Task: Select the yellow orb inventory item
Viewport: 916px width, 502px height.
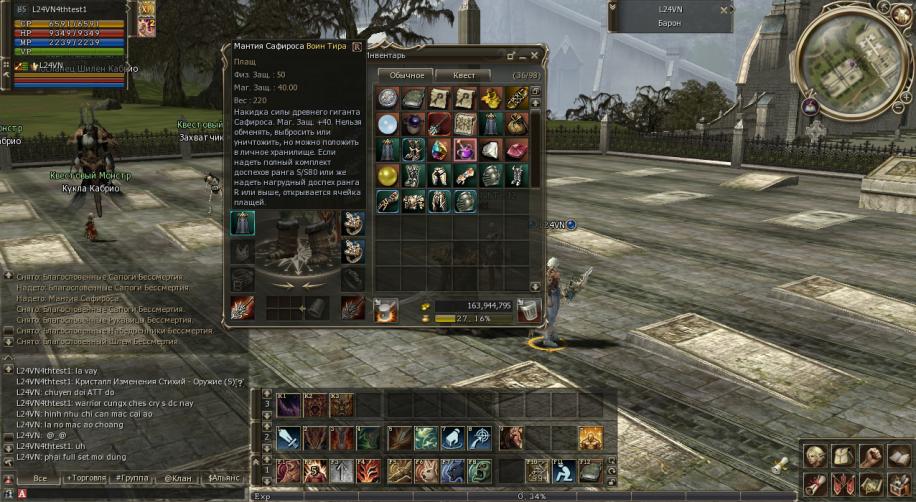Action: pyautogui.click(x=388, y=175)
